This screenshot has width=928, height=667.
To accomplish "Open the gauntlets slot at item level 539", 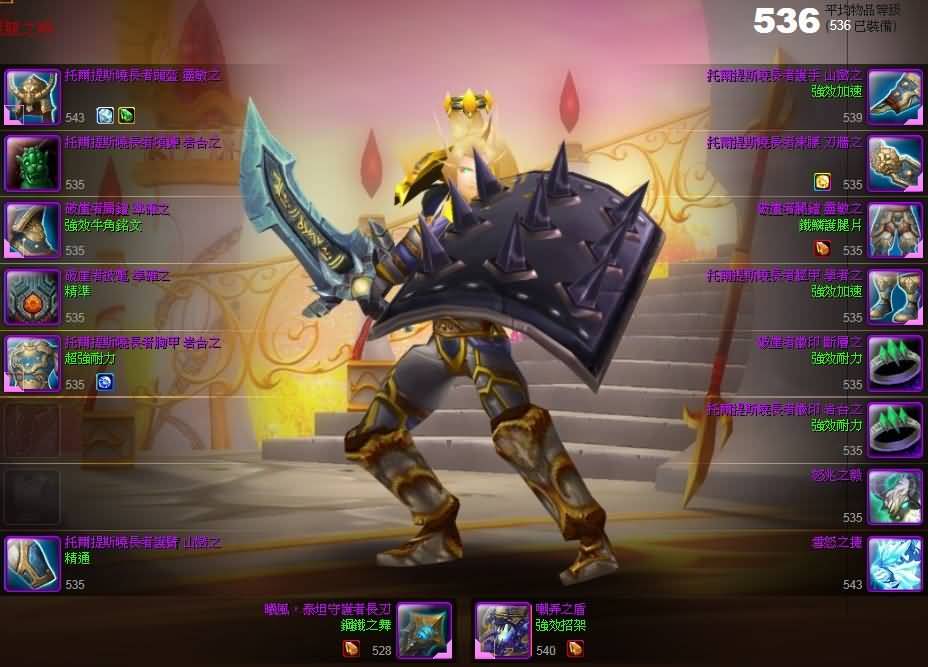I will point(894,96).
